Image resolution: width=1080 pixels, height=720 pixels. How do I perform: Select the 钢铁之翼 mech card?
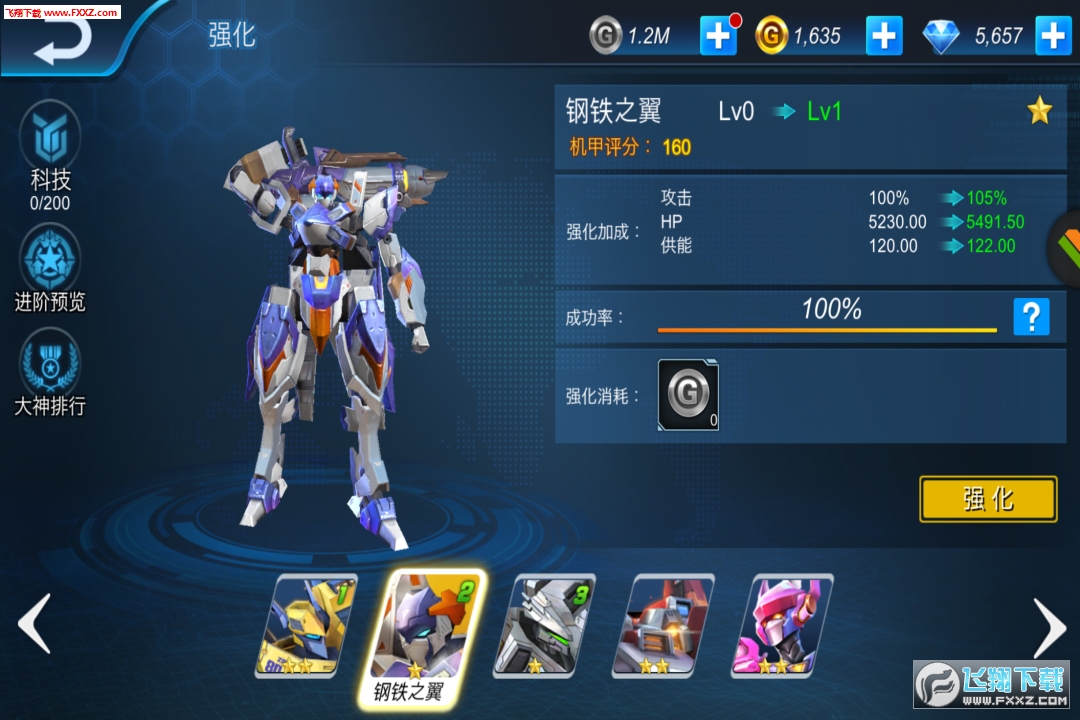tap(425, 627)
